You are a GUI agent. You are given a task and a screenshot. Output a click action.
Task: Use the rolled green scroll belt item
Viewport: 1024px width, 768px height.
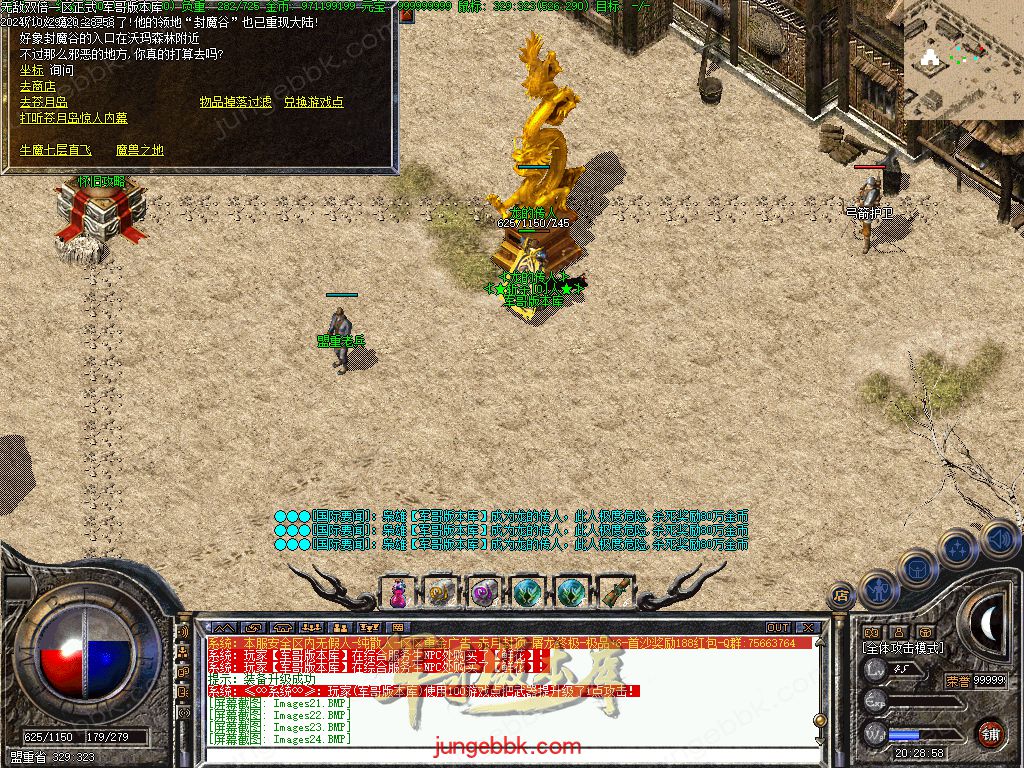click(x=617, y=593)
